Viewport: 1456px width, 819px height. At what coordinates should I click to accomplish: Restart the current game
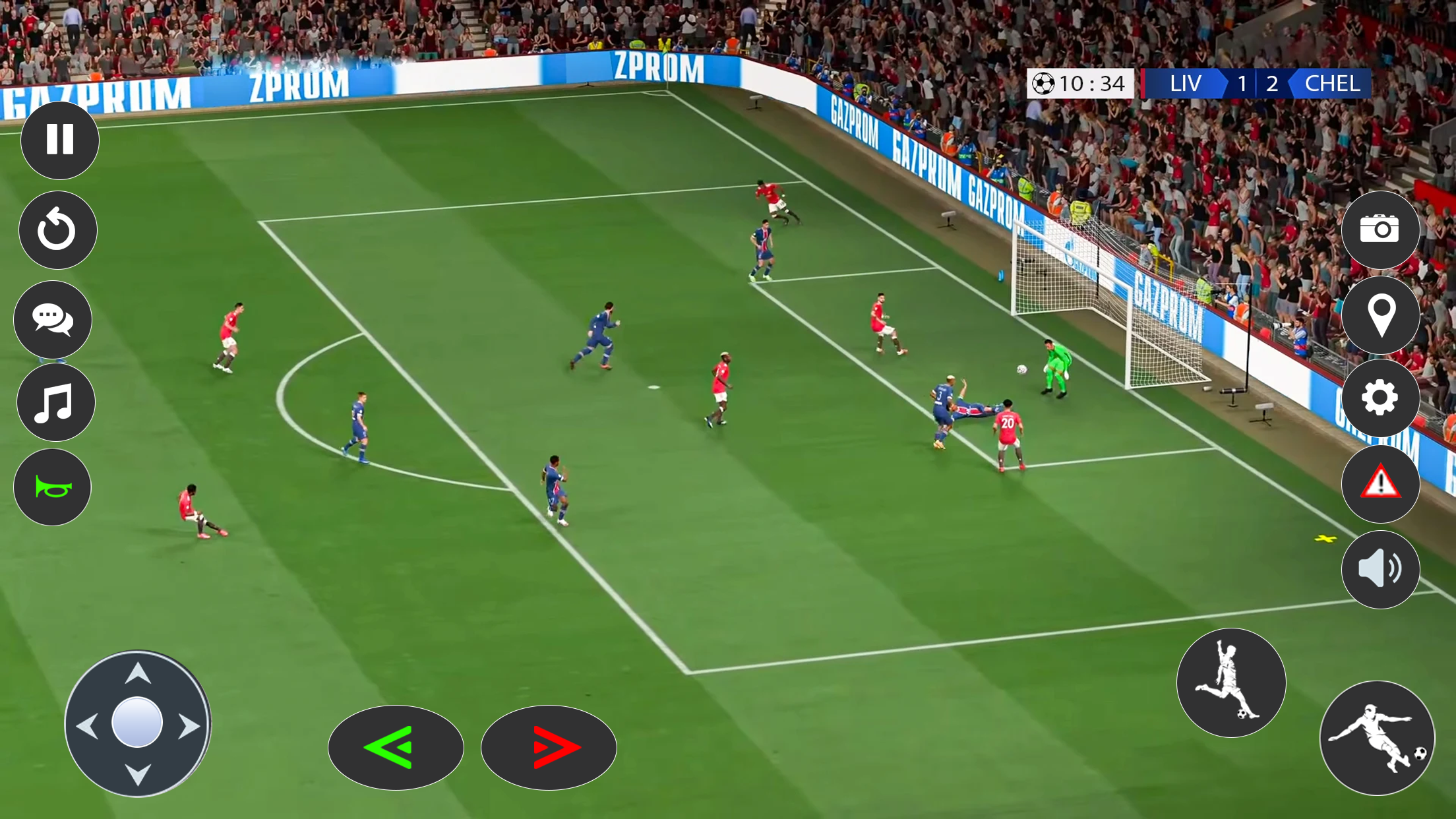click(56, 229)
